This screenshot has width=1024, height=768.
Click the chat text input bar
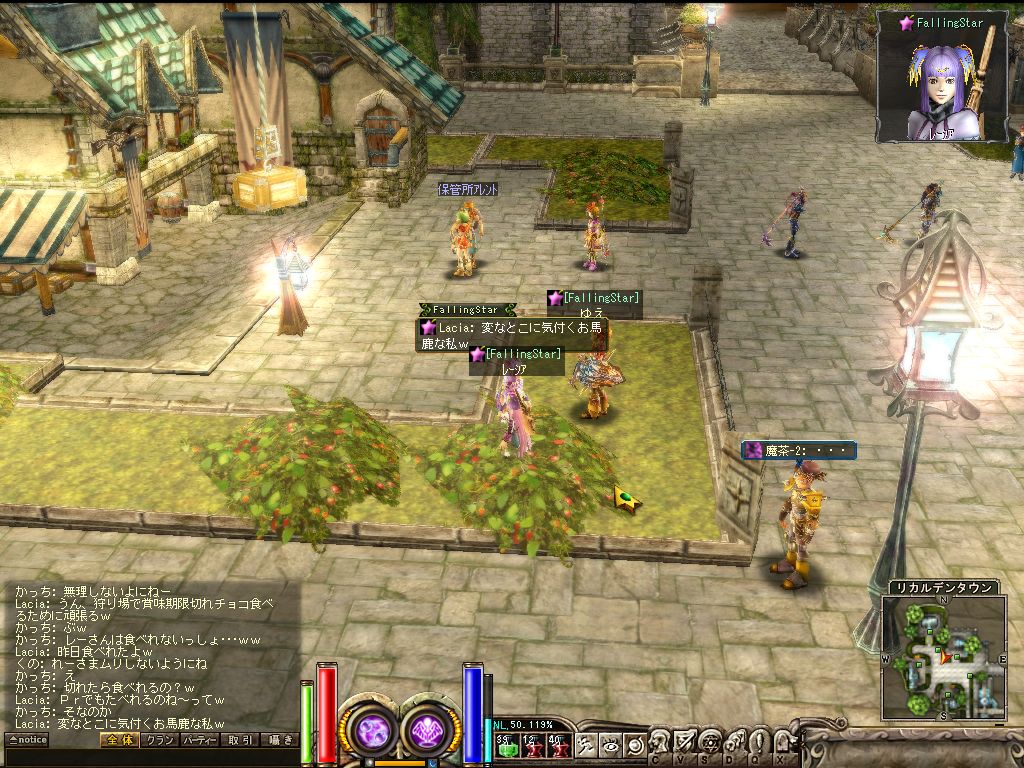[150, 757]
